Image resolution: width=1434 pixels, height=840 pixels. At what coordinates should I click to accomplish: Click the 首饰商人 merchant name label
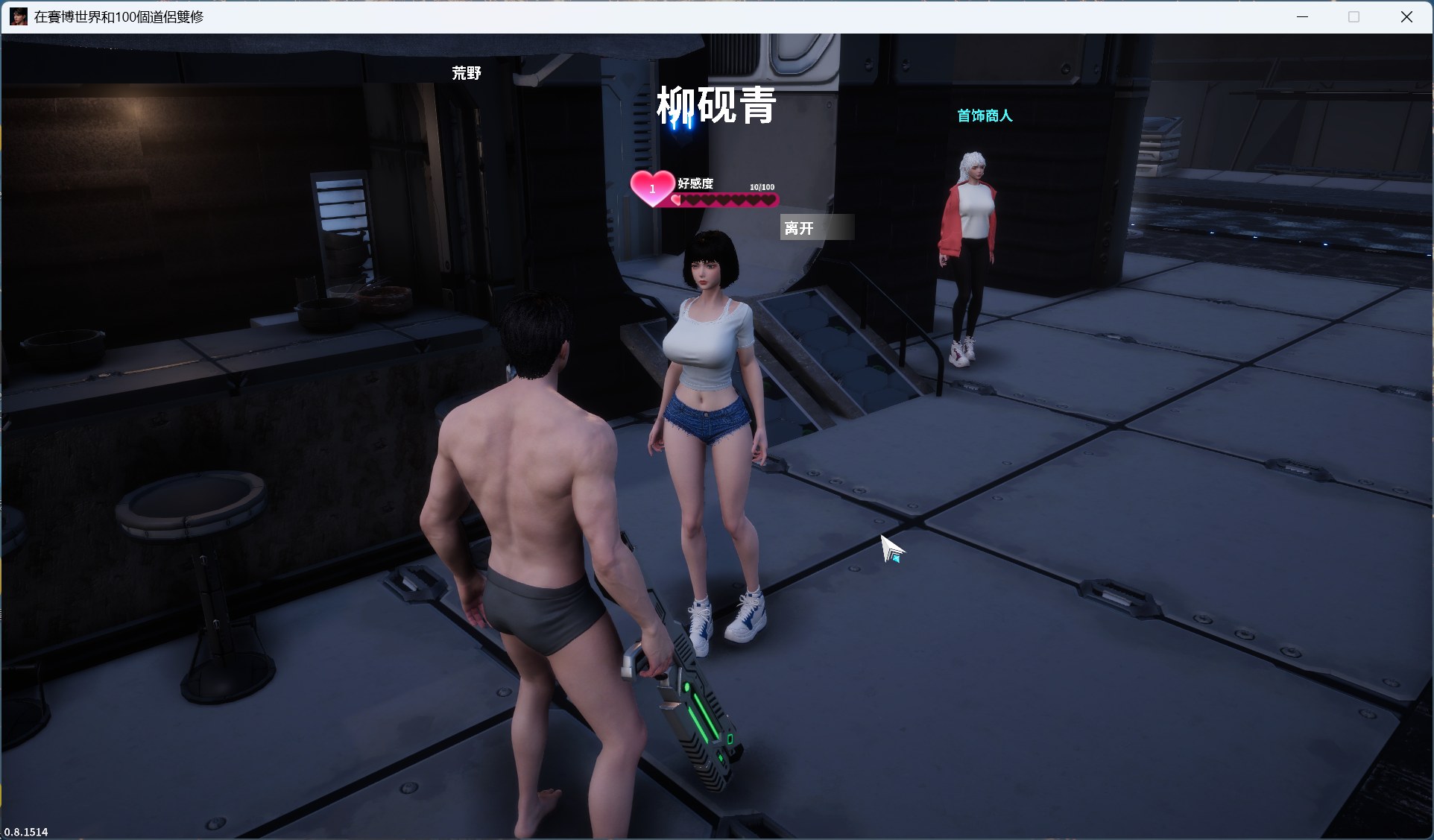pos(985,116)
